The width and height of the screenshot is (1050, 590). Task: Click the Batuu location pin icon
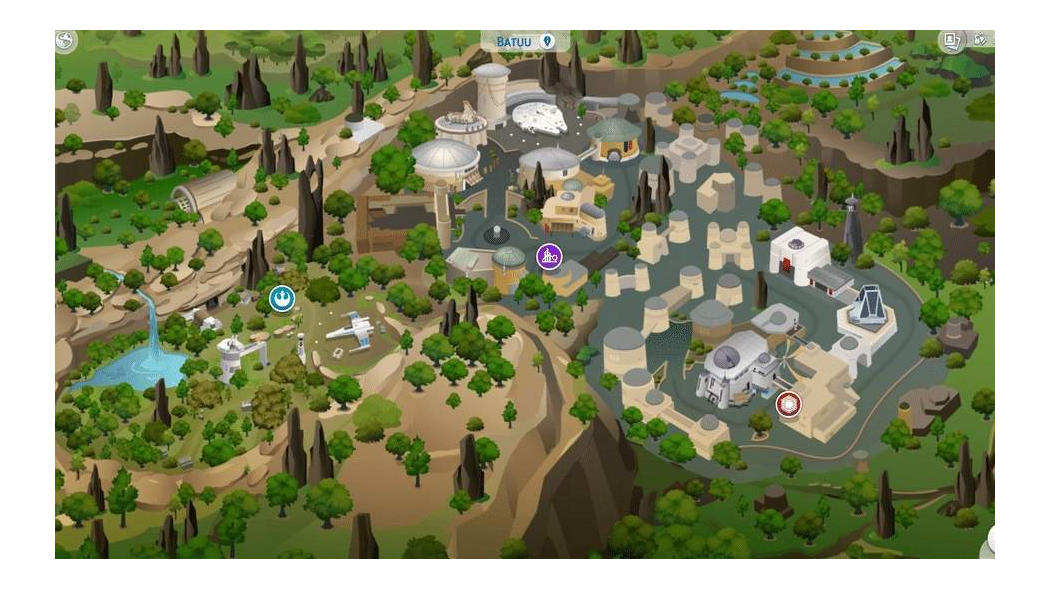547,42
